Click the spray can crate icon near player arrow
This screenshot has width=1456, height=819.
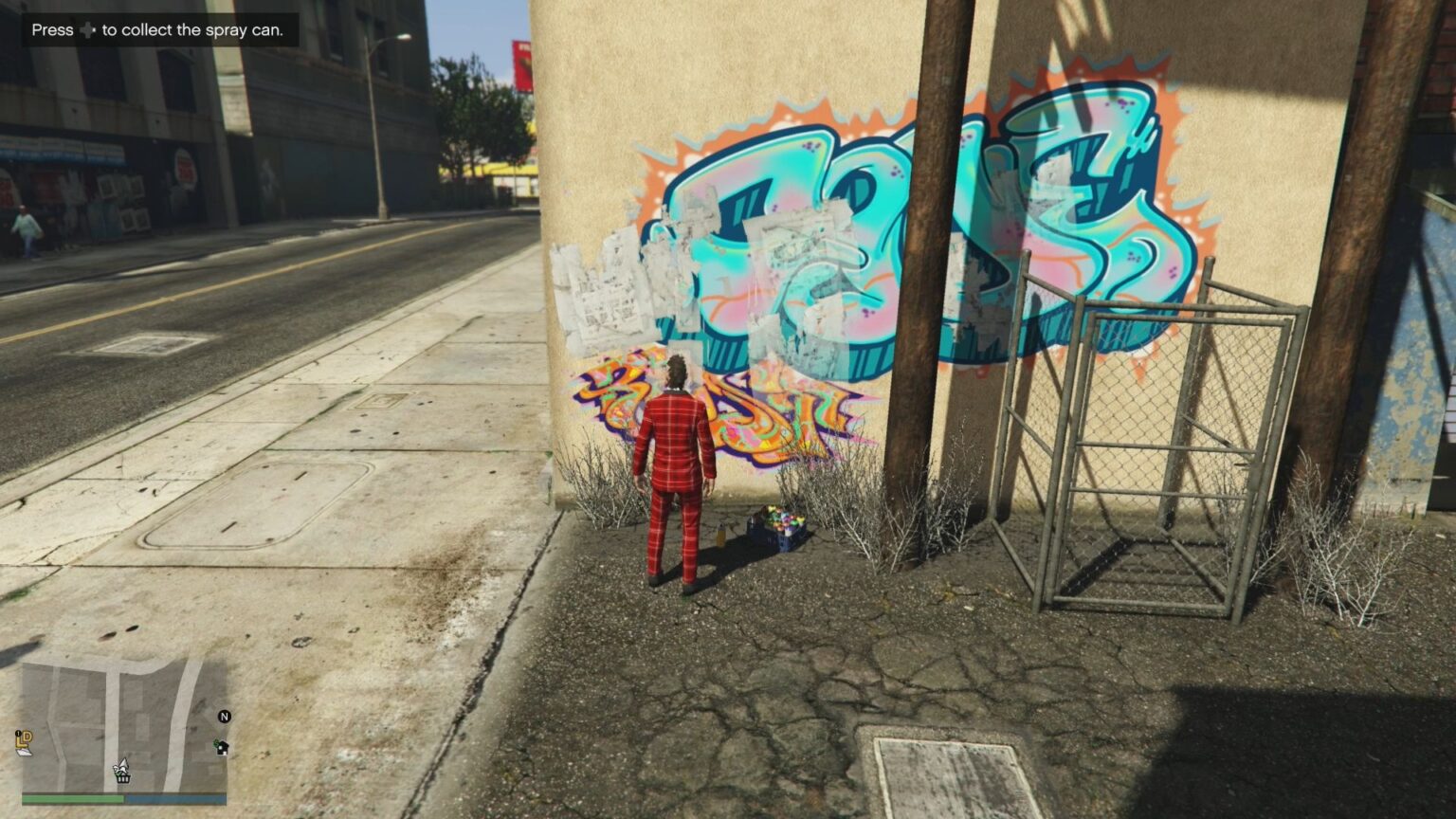coord(123,778)
